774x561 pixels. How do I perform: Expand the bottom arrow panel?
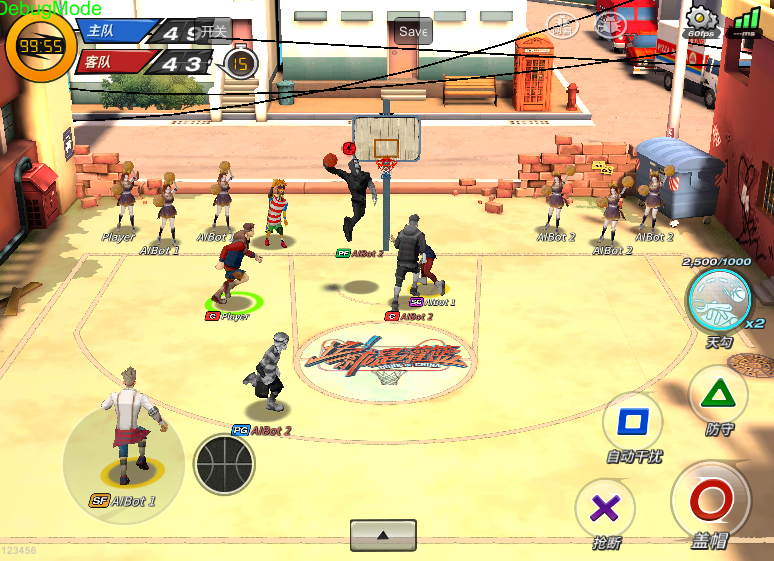383,535
